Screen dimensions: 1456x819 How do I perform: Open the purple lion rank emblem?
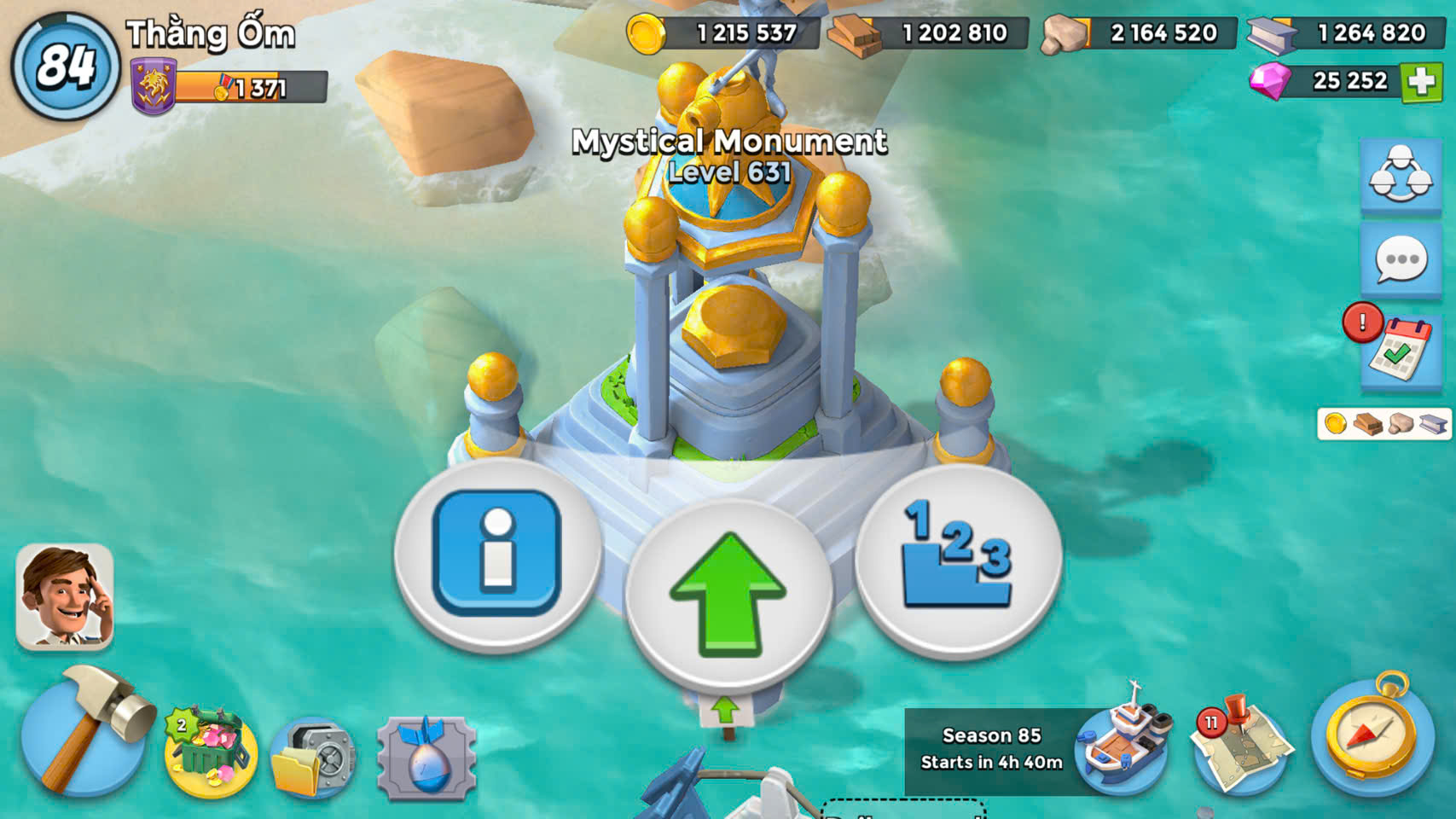154,87
